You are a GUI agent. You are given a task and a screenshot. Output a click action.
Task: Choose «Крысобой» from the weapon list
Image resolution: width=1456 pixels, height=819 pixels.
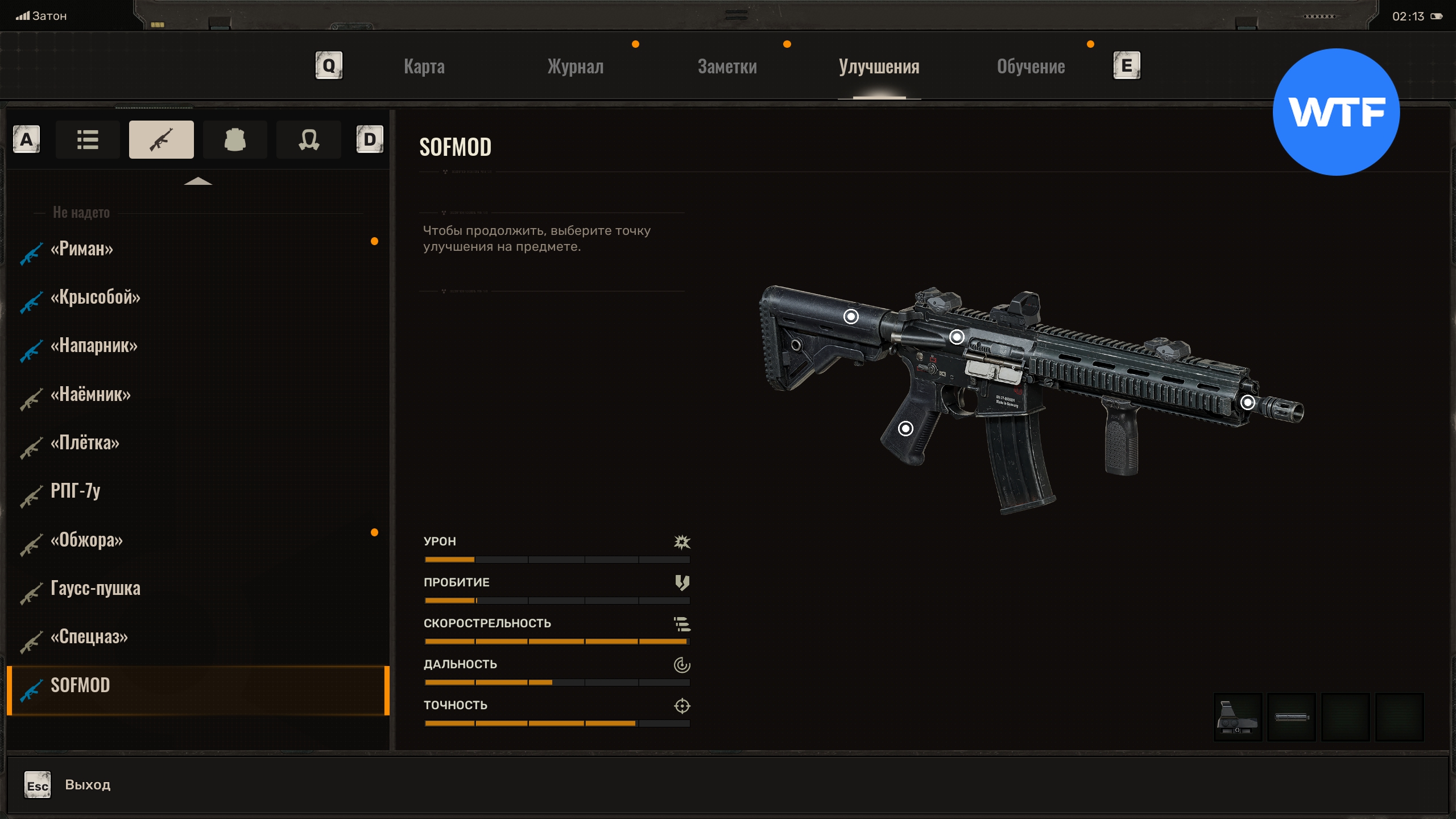96,297
